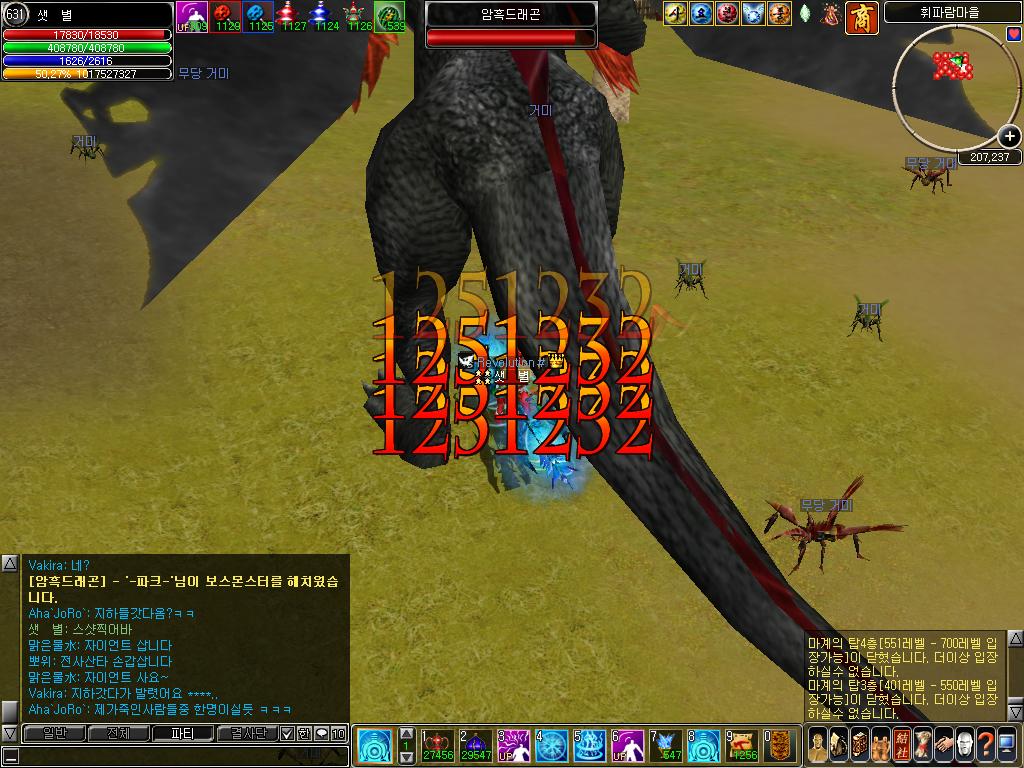The width and height of the screenshot is (1024, 768).
Task: Select the 암흑드래곤 target frame
Action: pos(511,25)
